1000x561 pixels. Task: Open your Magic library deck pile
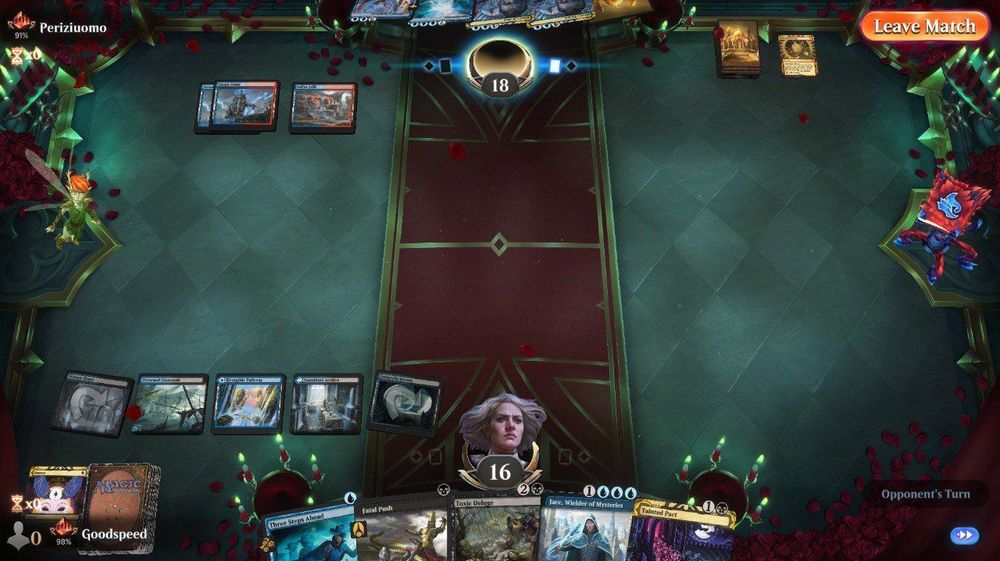click(121, 496)
